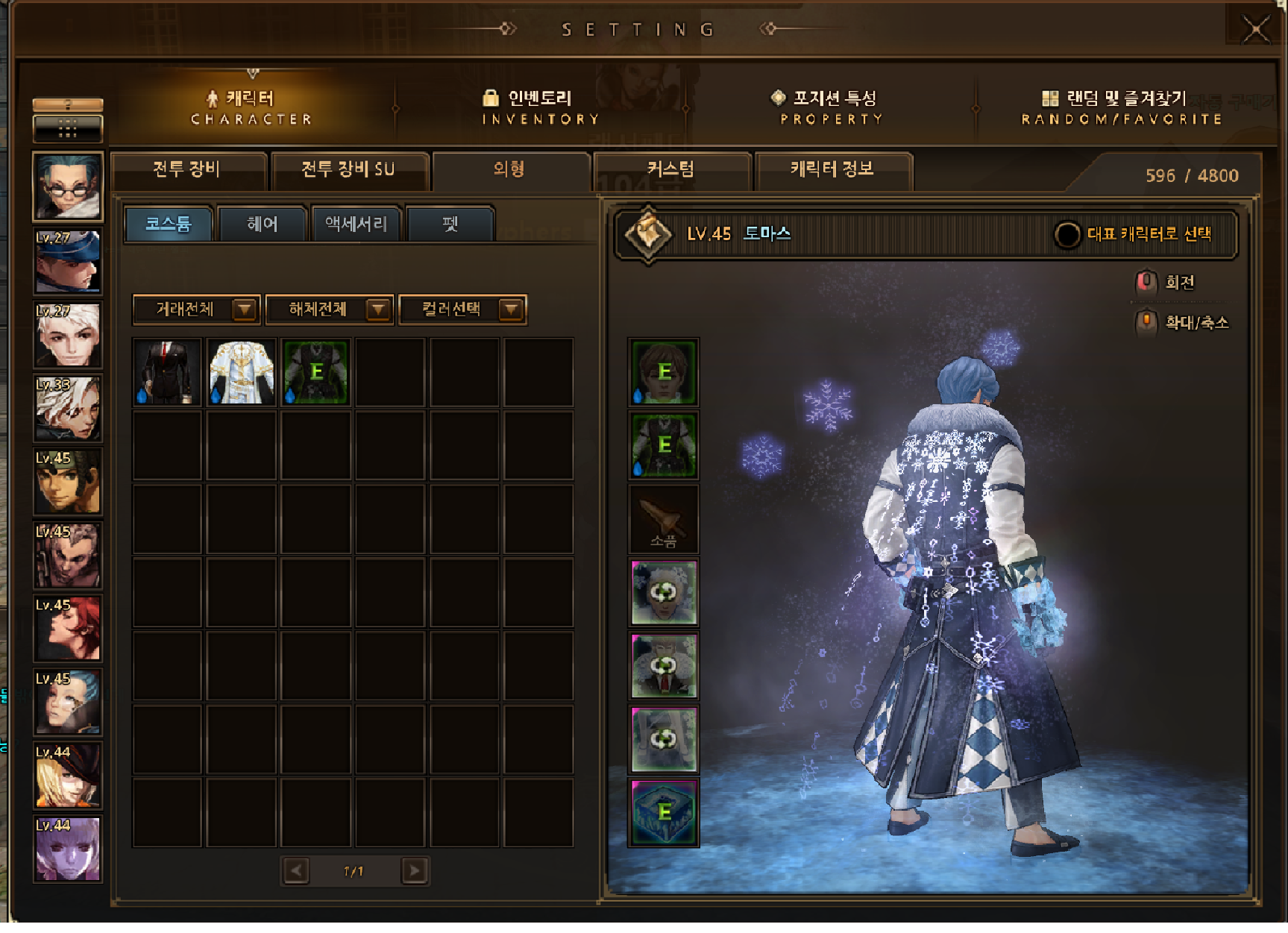Go to the next costume page
The height and width of the screenshot is (933, 1288).
coord(415,871)
